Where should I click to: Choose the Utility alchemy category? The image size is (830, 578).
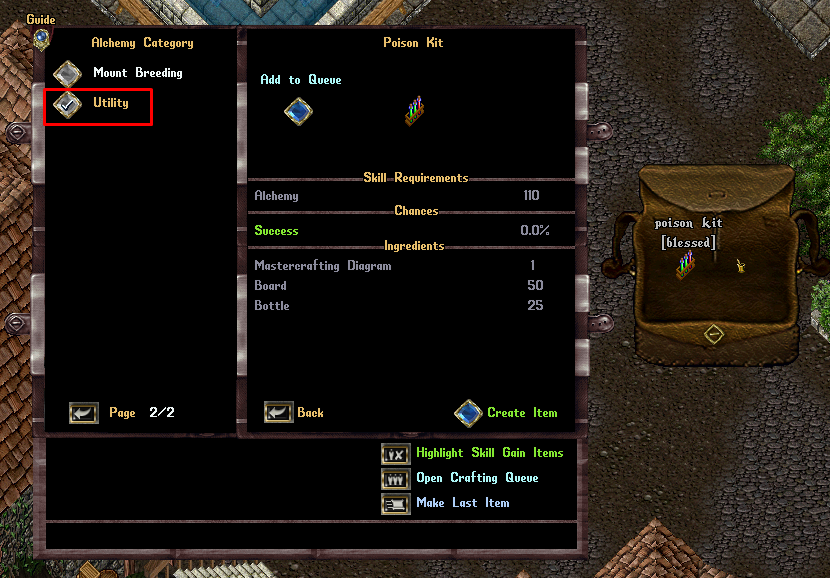[68, 104]
